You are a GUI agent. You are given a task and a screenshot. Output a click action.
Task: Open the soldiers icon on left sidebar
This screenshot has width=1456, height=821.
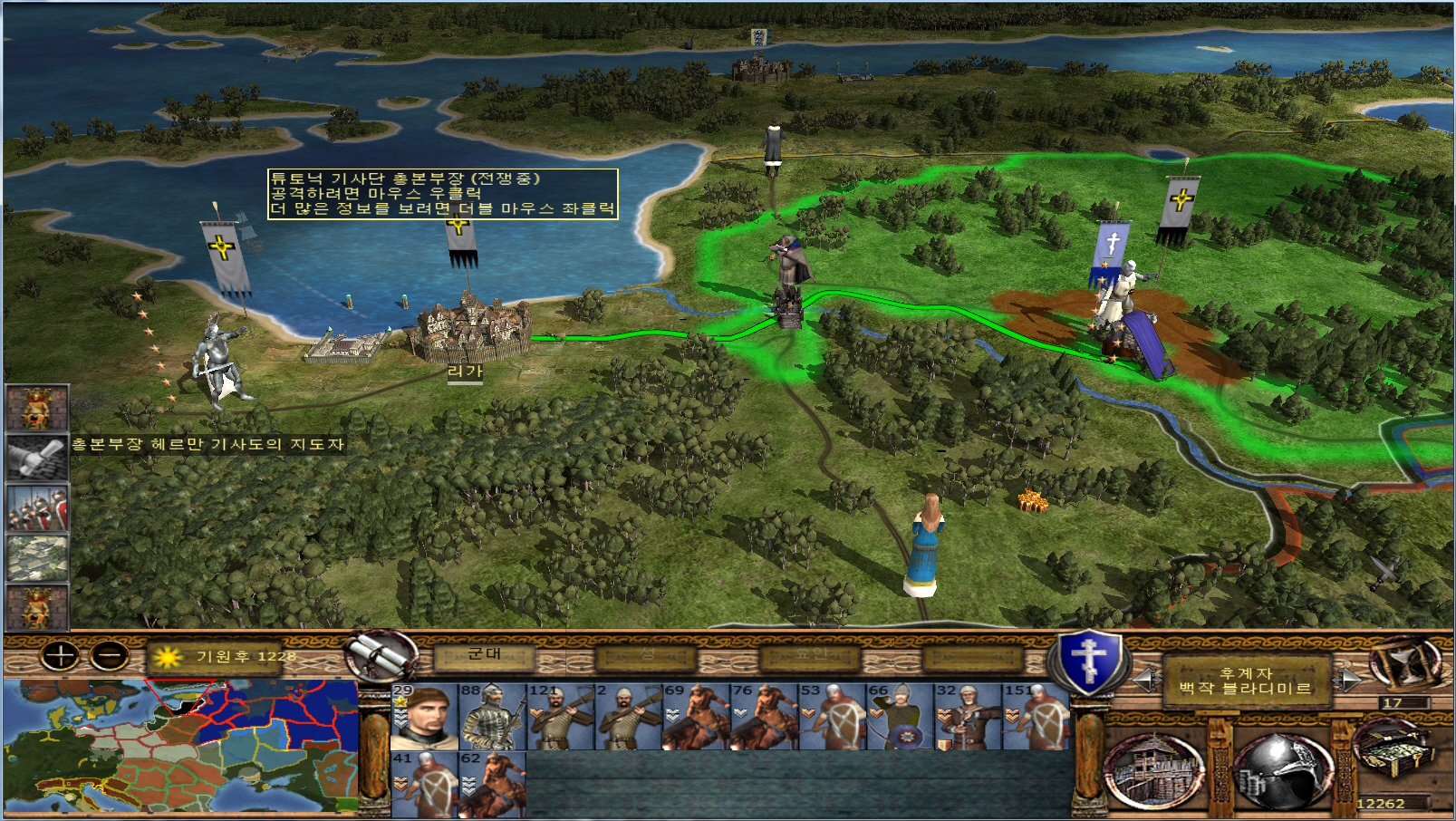click(x=37, y=507)
